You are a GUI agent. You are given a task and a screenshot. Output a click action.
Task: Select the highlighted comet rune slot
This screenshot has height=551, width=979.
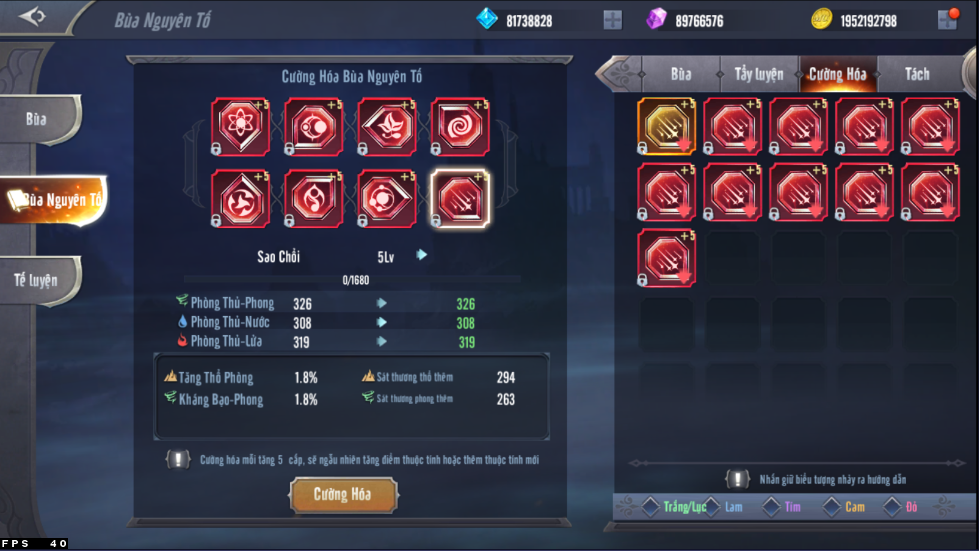pyautogui.click(x=460, y=198)
